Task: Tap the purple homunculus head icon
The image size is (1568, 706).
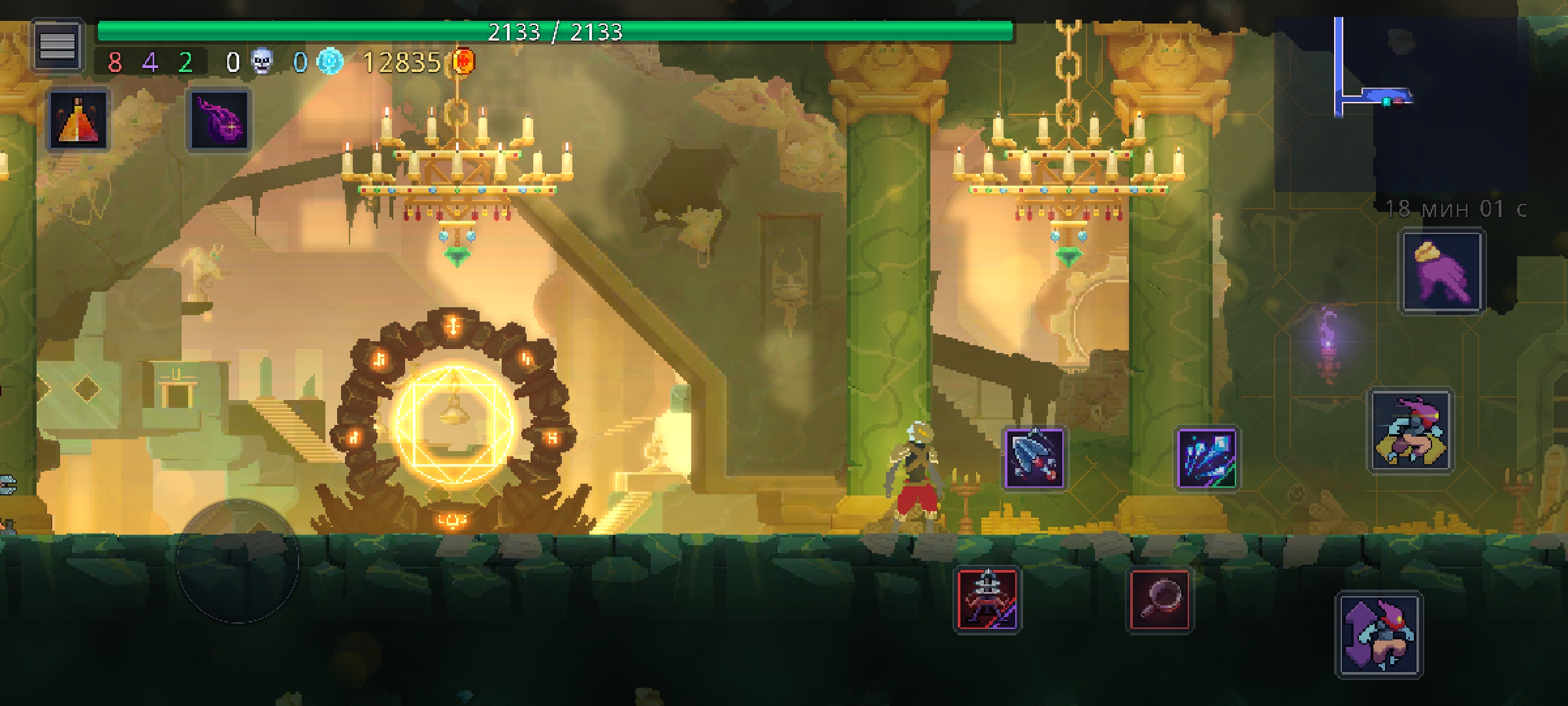Action: (x=219, y=120)
